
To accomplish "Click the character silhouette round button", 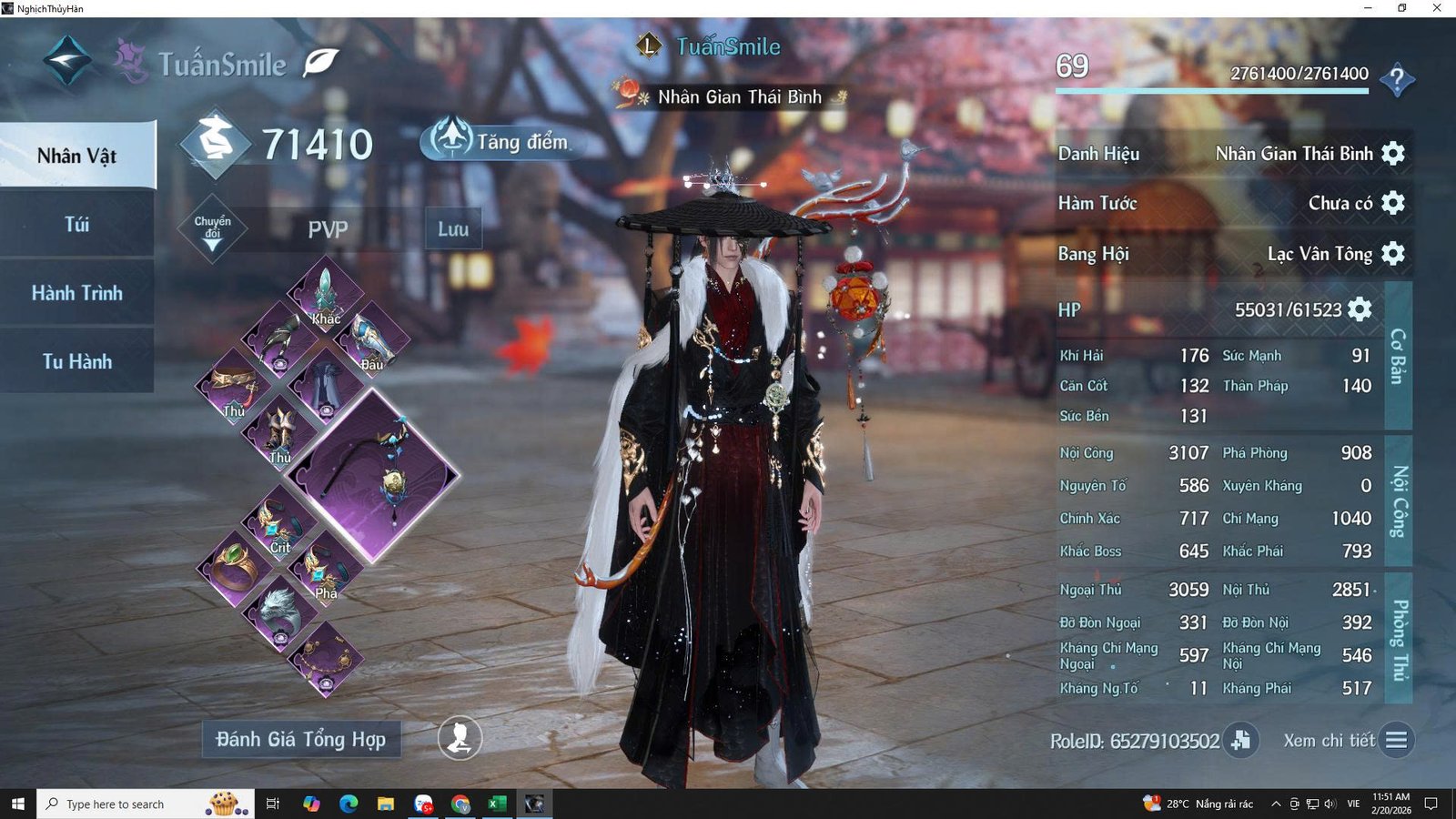I will pos(460,738).
